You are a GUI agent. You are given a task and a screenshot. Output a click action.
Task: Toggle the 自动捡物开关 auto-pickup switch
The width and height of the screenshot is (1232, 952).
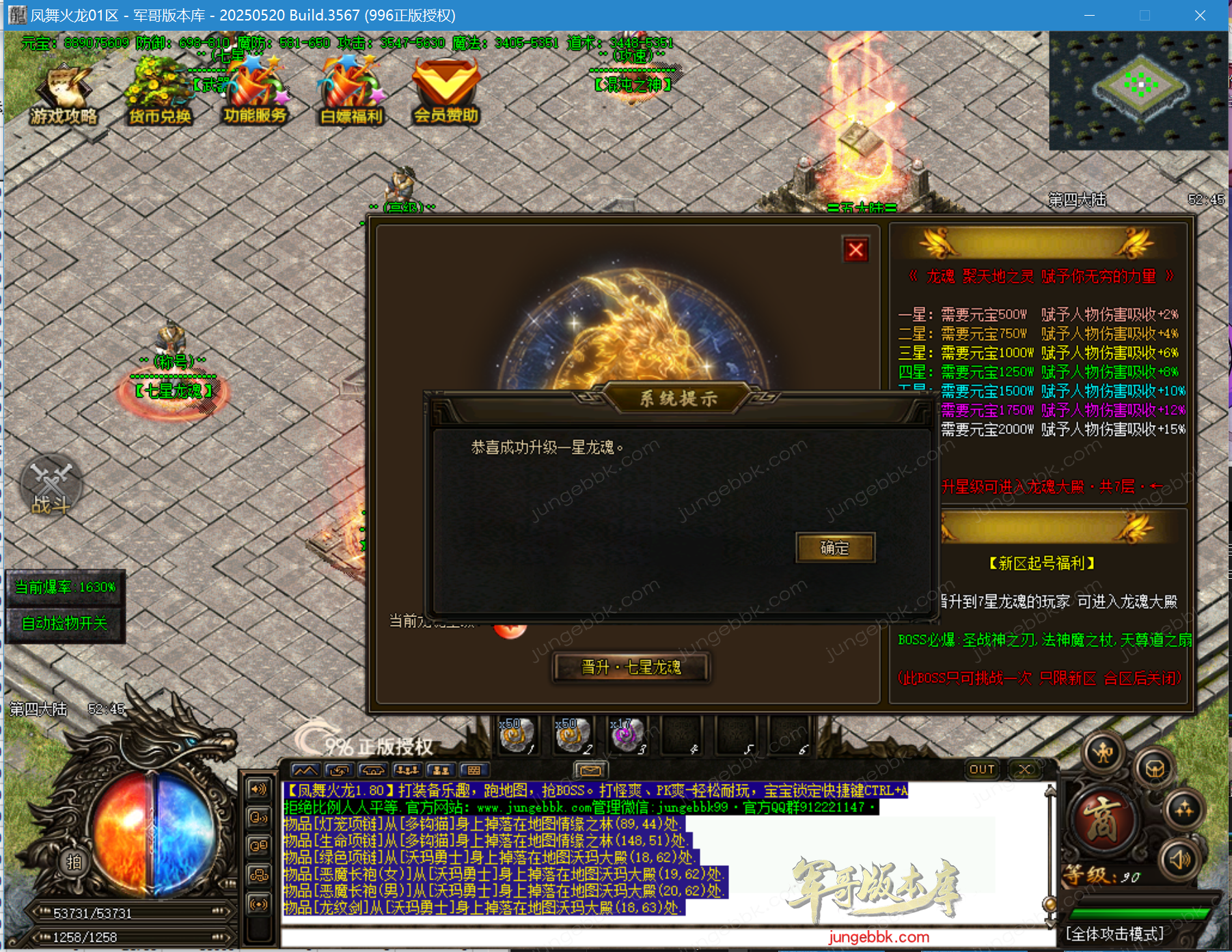tap(66, 623)
